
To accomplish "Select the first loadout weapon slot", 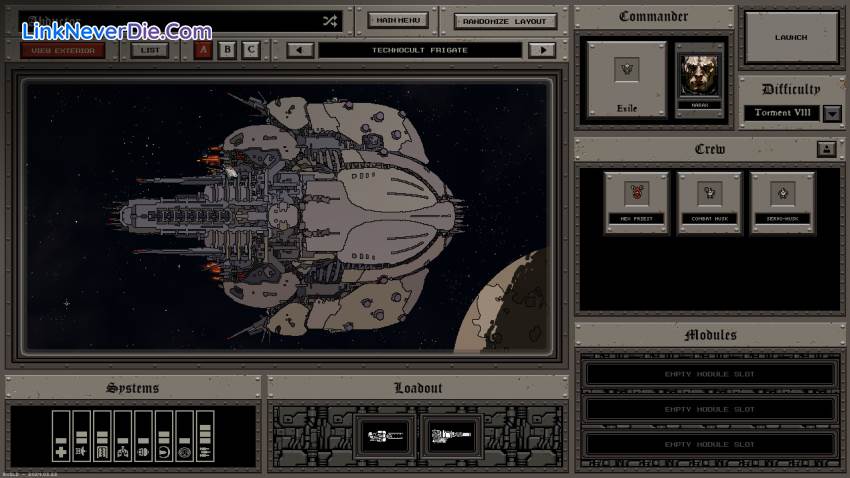I will 384,434.
